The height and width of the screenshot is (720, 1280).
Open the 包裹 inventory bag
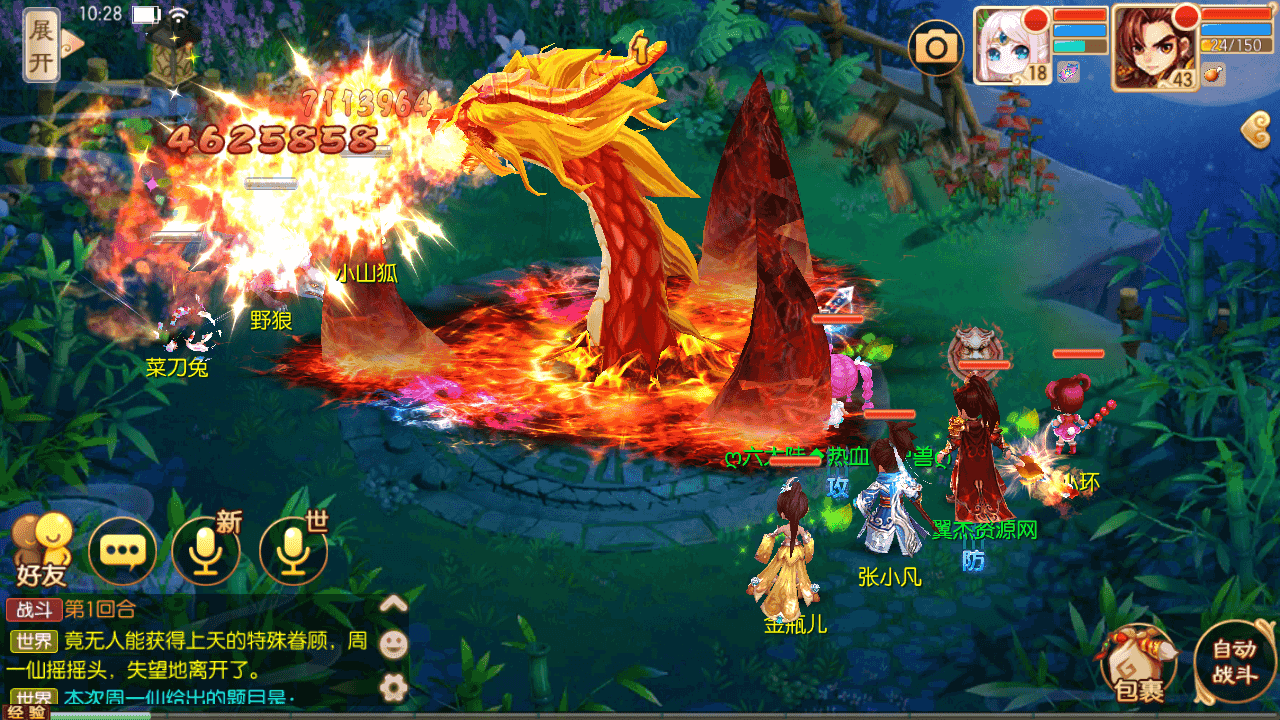(x=1138, y=663)
